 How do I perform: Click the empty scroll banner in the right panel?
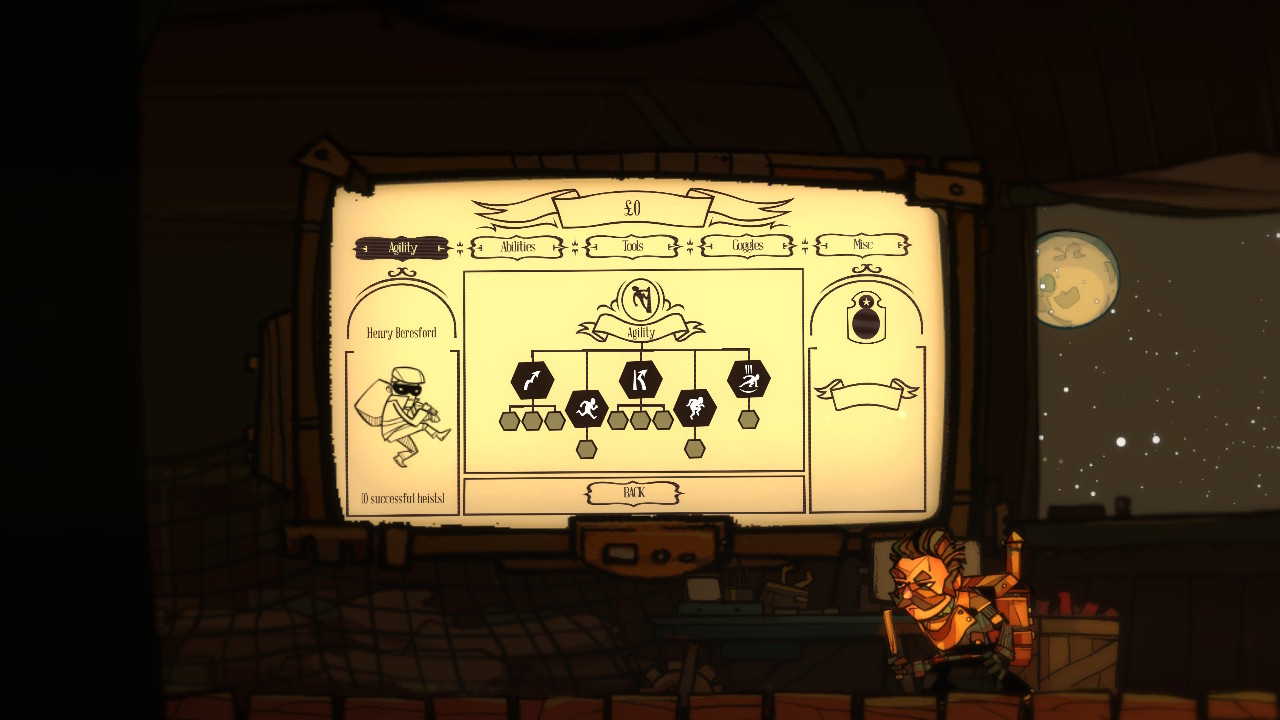pos(866,395)
